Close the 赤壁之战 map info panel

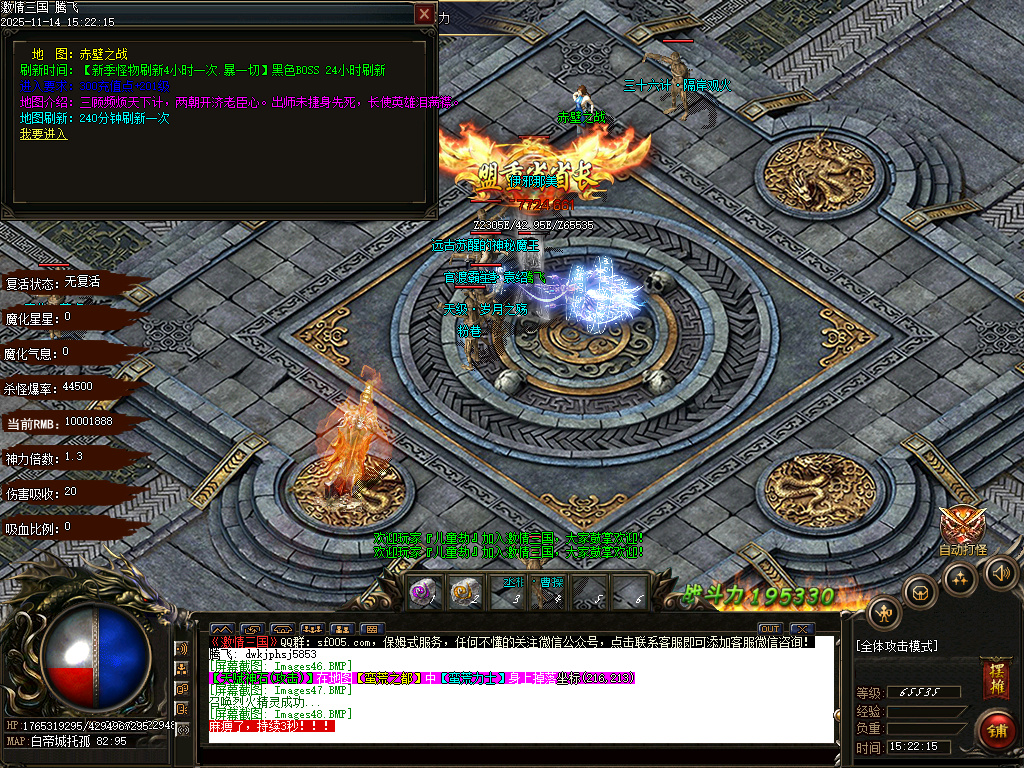(425, 14)
